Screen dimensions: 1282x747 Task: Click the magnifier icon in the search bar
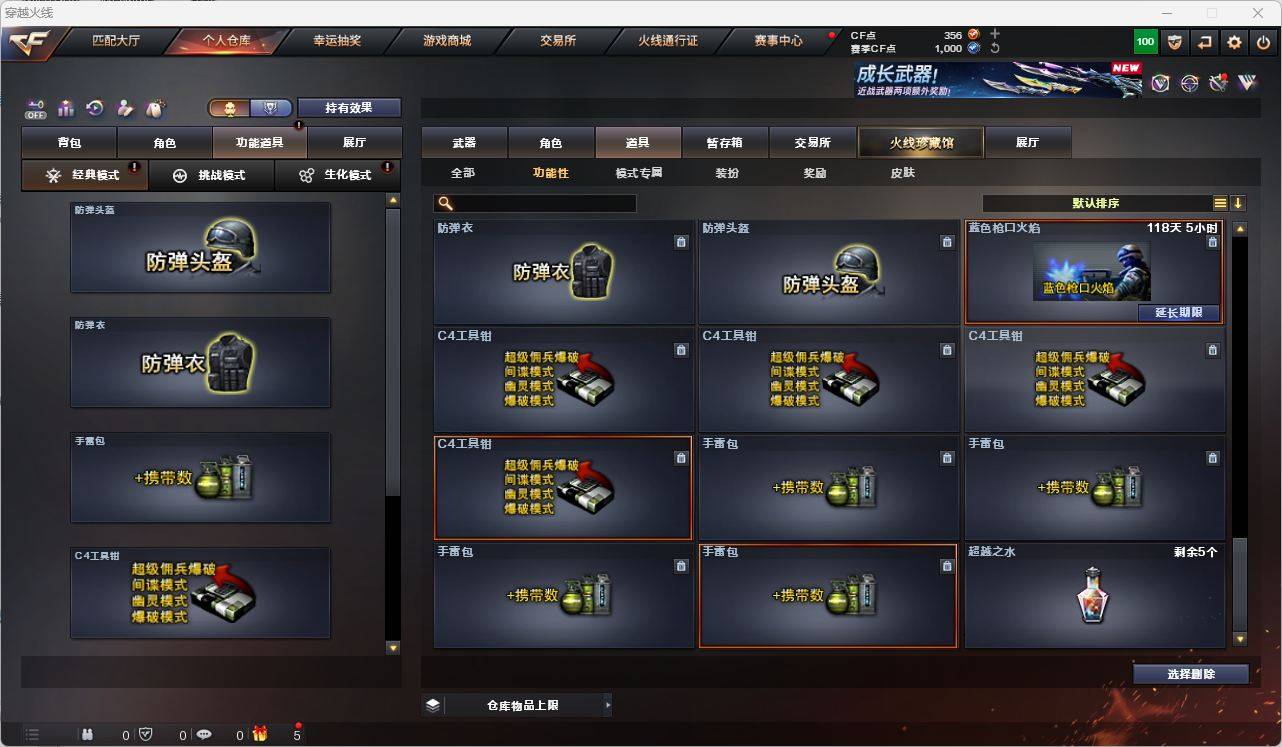[x=442, y=202]
